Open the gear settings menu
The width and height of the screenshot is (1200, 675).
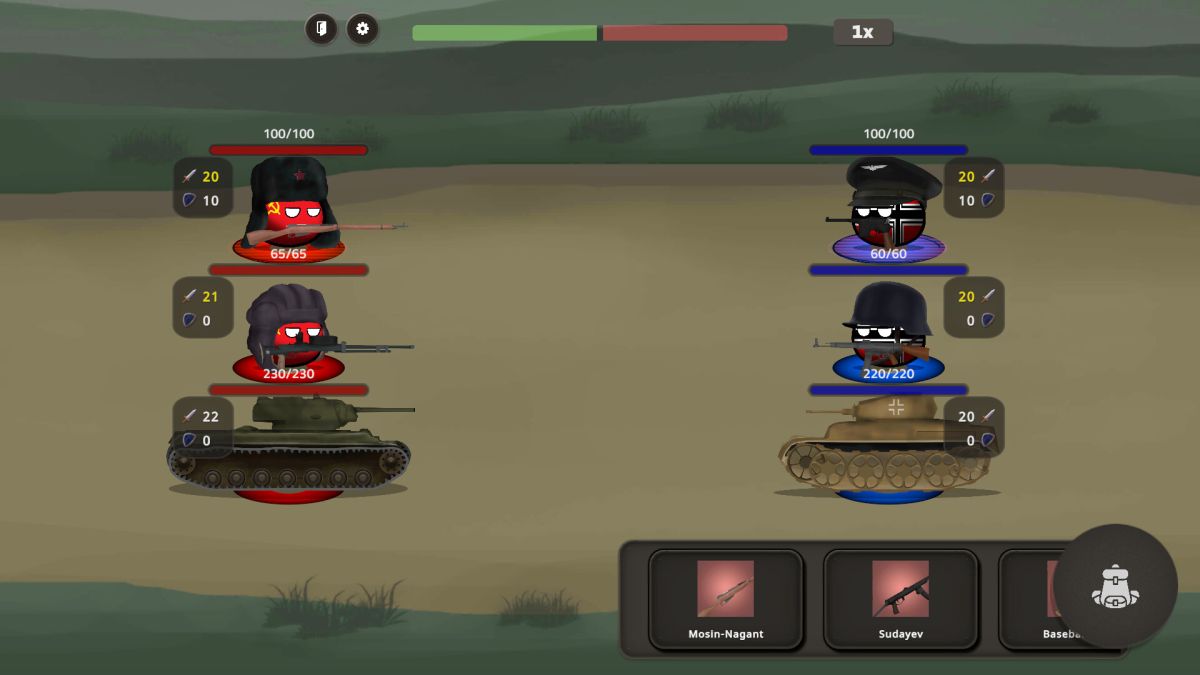(362, 29)
